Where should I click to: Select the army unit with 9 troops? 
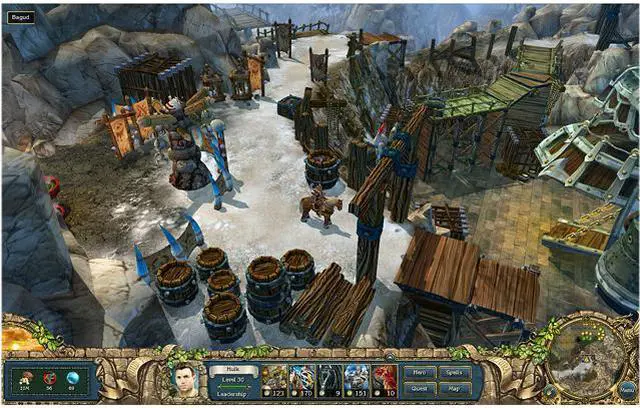329,380
